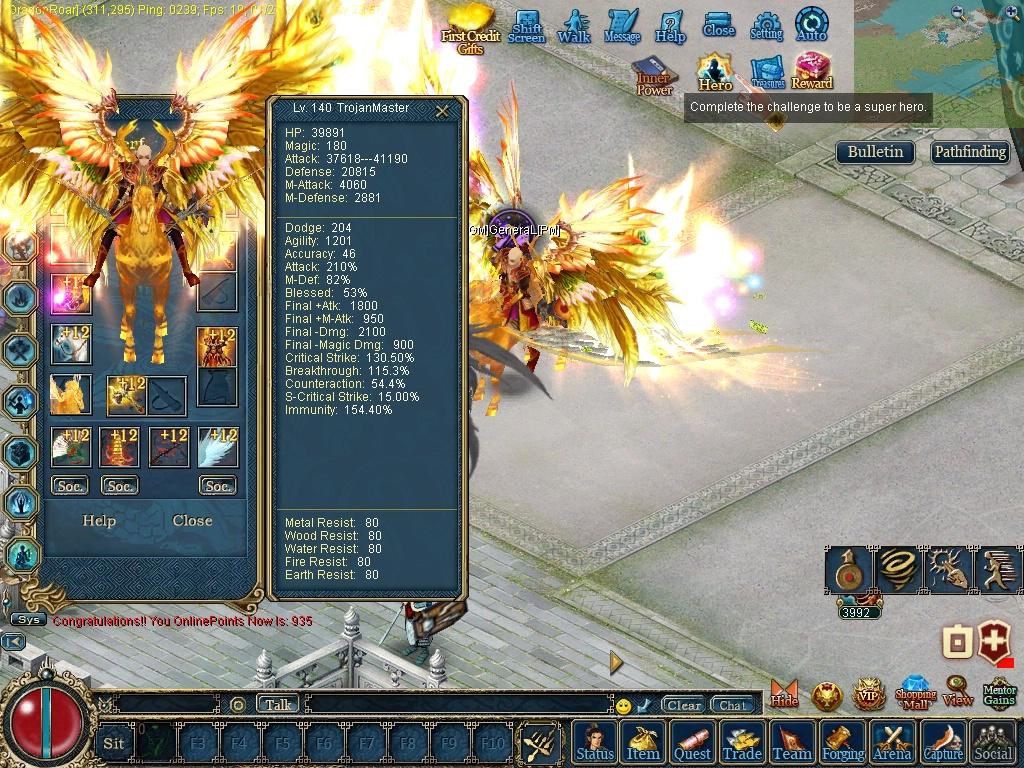The width and height of the screenshot is (1024, 768).
Task: Toggle Auto mode
Action: tap(811, 25)
